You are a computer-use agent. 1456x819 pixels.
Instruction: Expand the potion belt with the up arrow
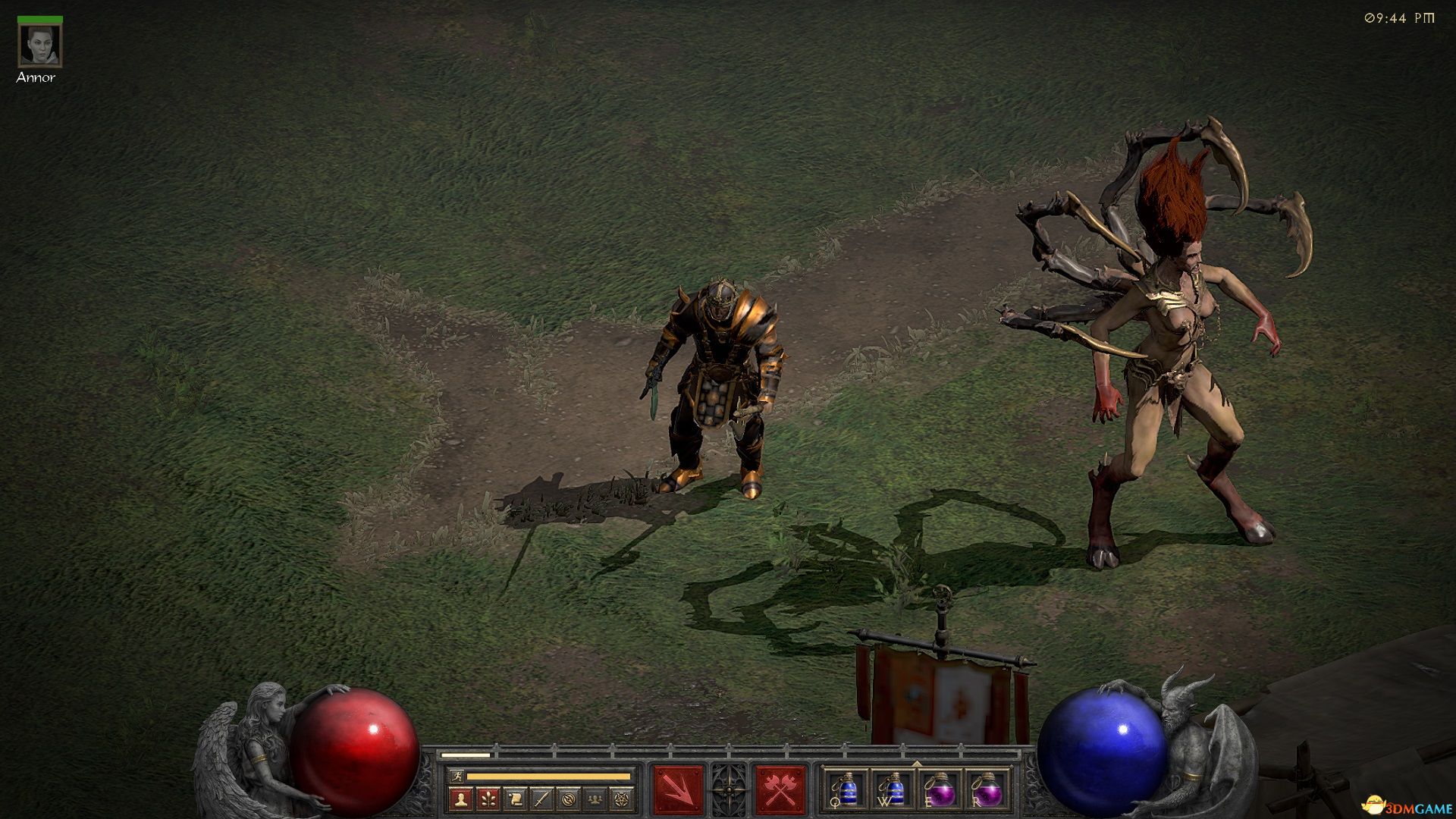click(x=917, y=764)
